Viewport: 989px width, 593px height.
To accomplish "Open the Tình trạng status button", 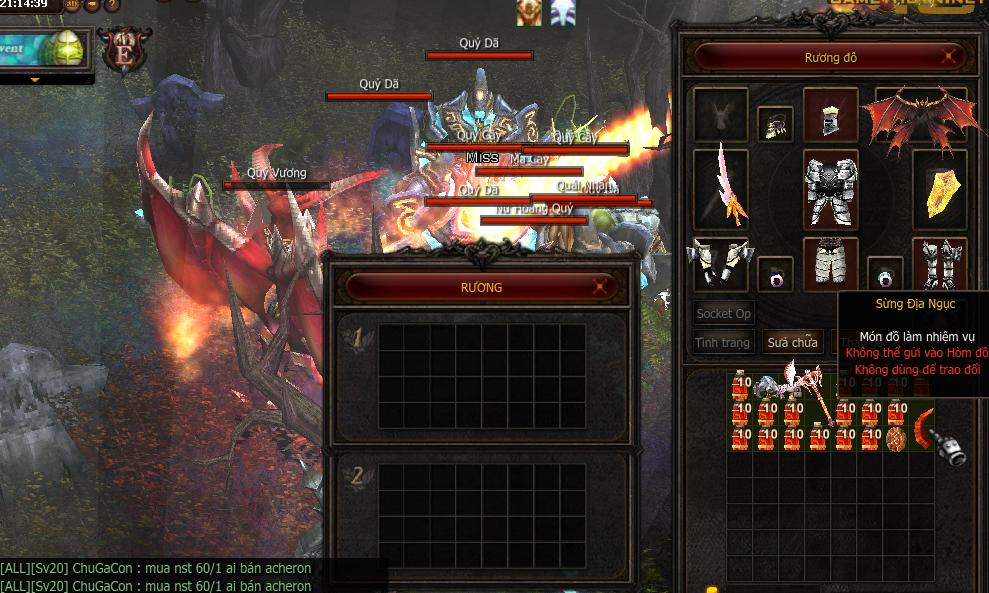I will tap(722, 342).
